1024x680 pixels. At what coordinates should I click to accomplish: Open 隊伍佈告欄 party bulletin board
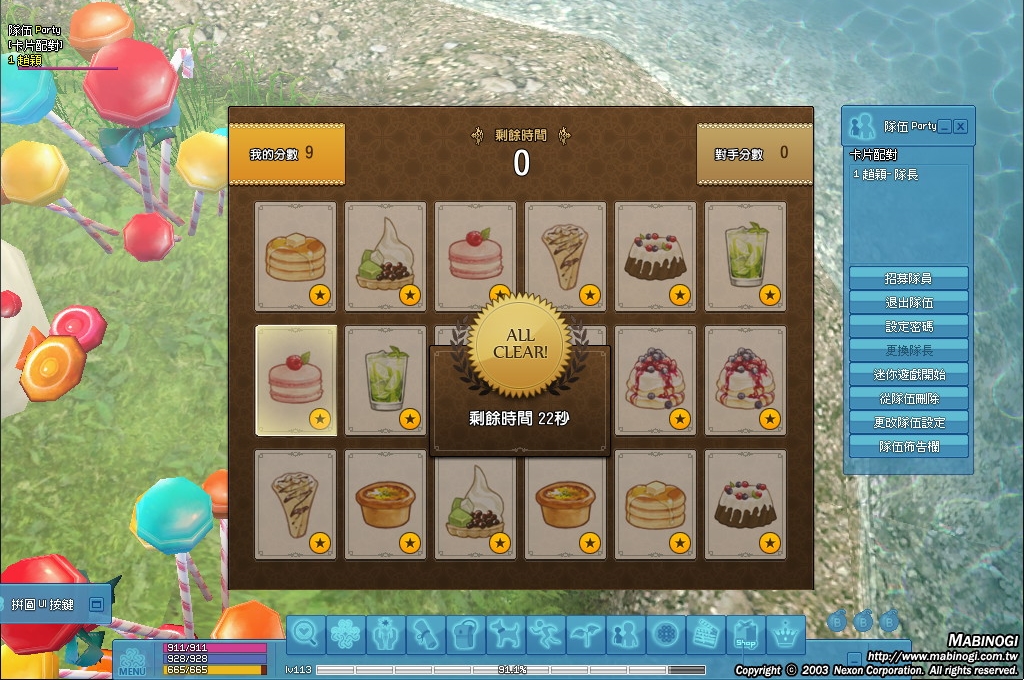tap(908, 446)
